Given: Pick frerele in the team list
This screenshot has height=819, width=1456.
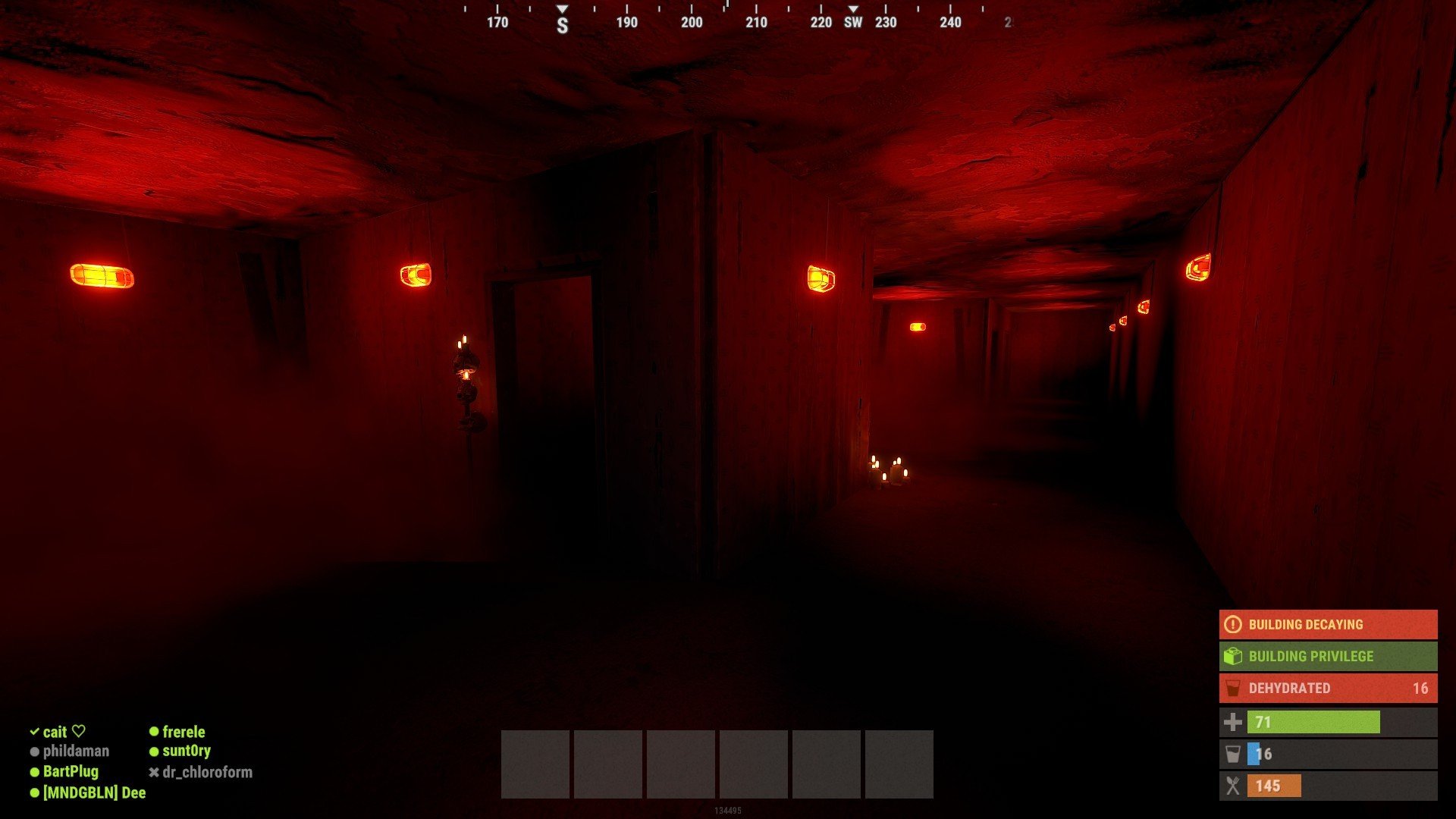Looking at the screenshot, I should [x=183, y=732].
